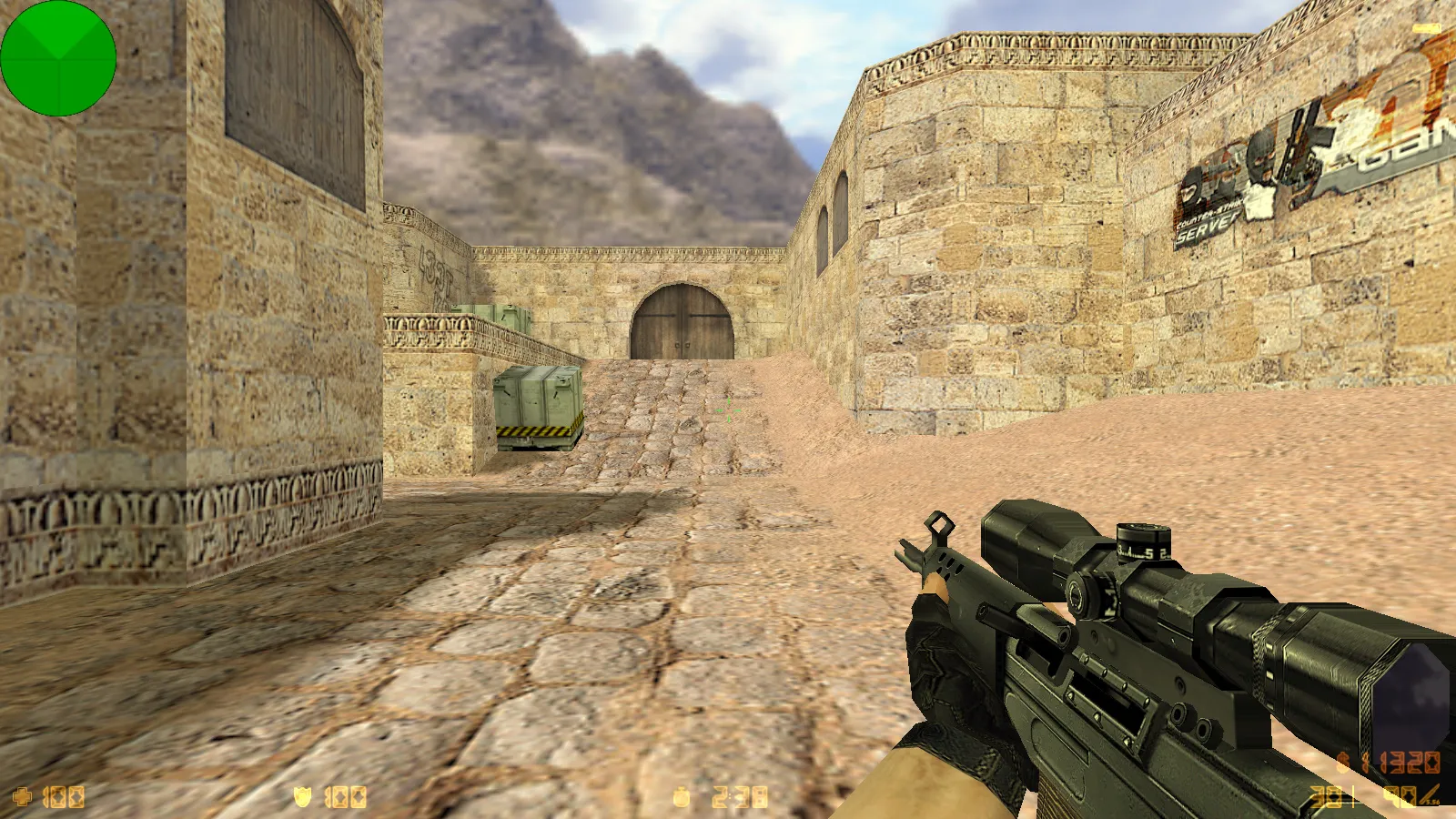
Task: Click the green dumpster with hazard stripes
Action: click(x=537, y=405)
